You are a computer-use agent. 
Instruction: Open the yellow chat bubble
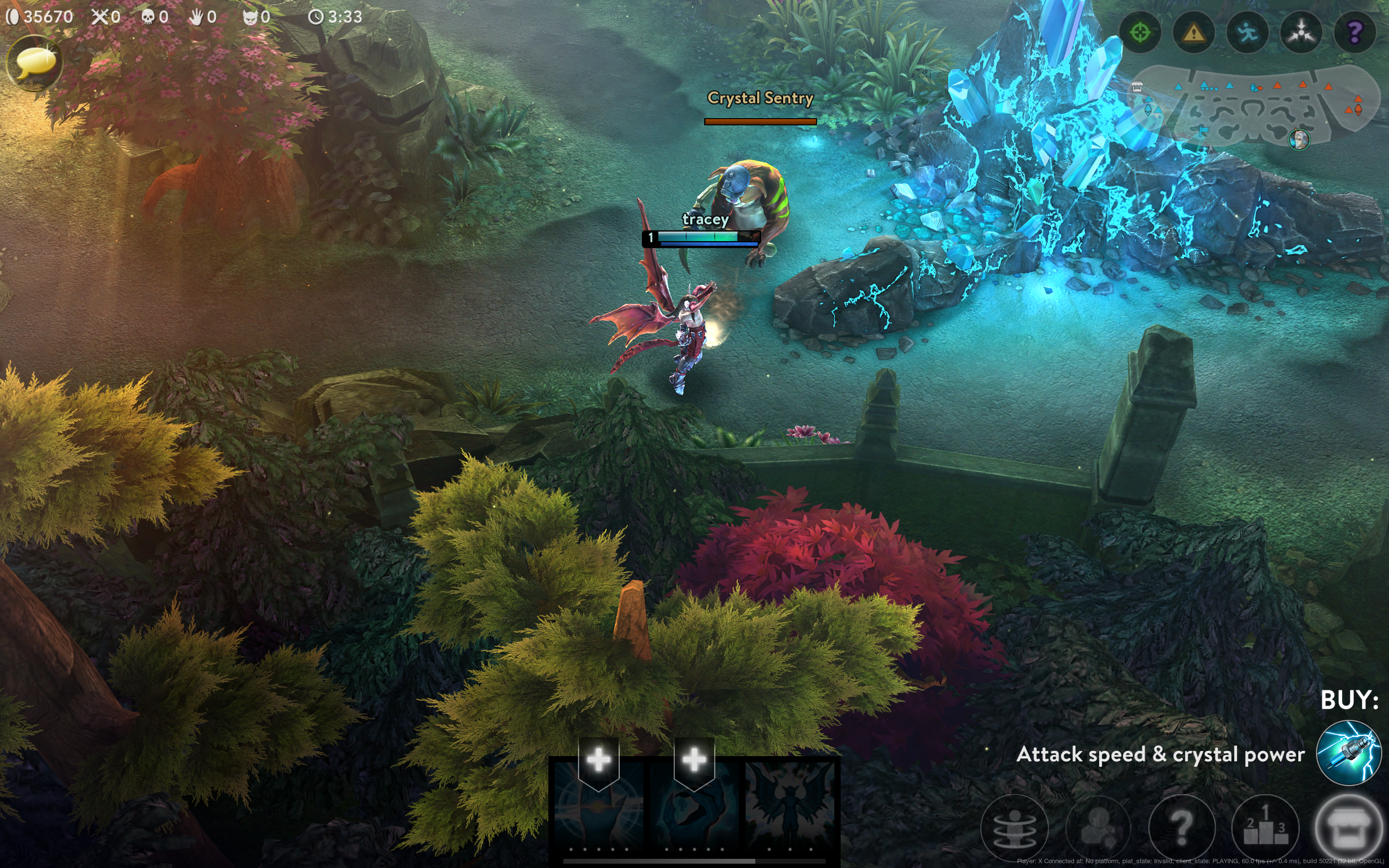pyautogui.click(x=34, y=63)
